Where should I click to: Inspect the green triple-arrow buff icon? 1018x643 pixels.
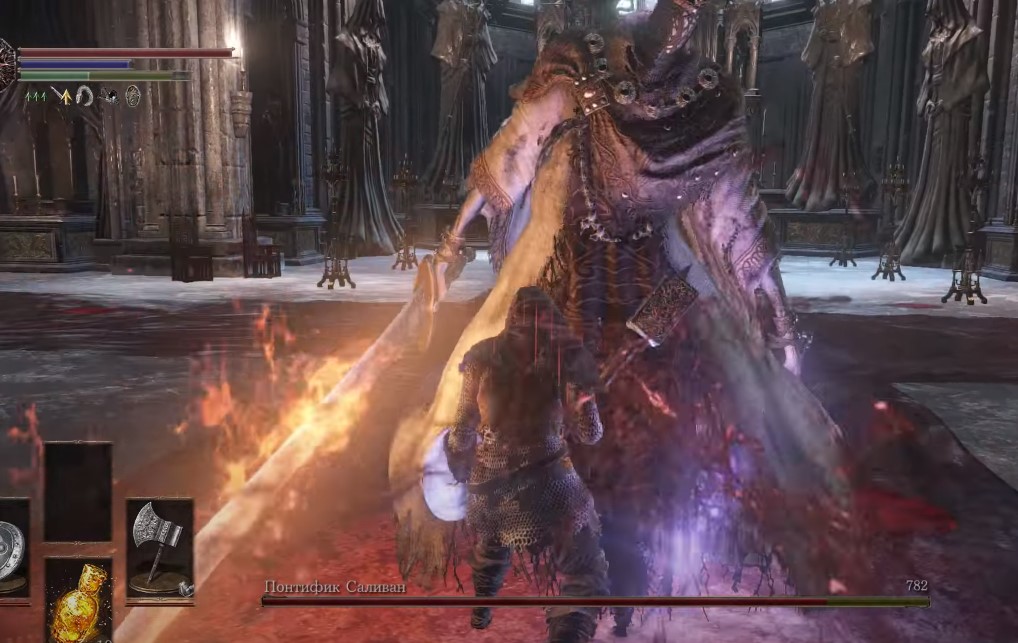(x=36, y=96)
